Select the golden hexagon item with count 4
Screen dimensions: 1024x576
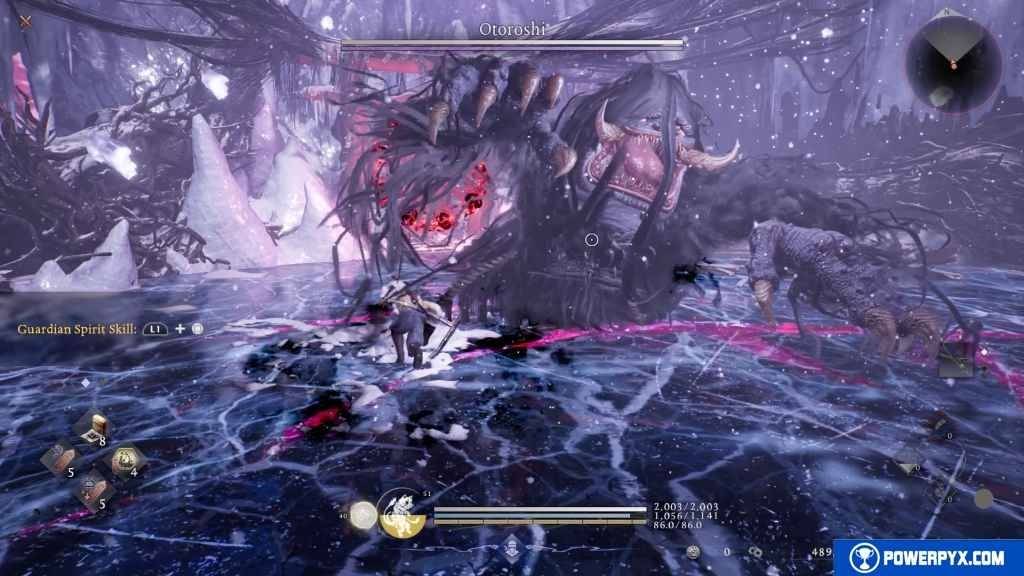124,459
